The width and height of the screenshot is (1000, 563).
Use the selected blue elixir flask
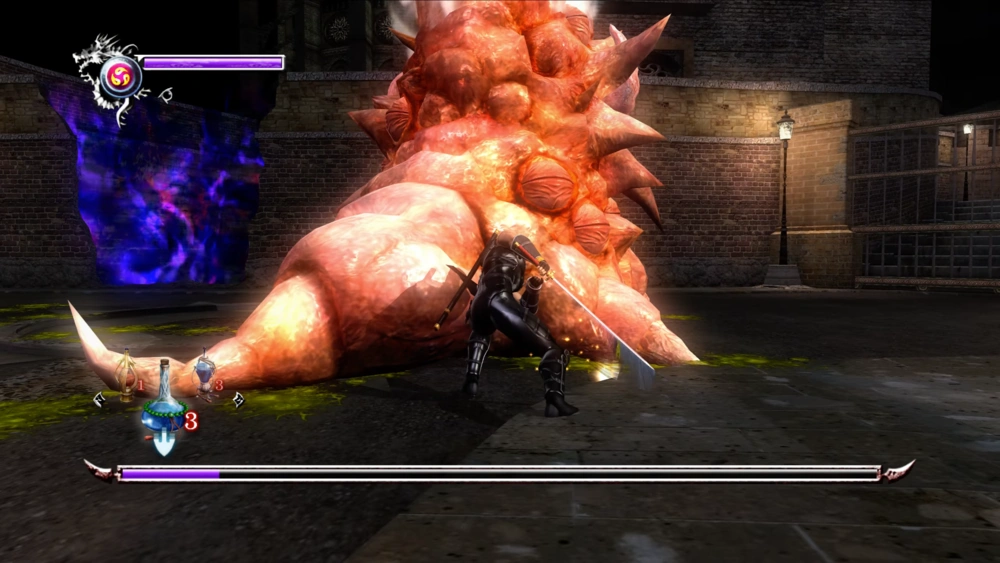pyautogui.click(x=163, y=410)
